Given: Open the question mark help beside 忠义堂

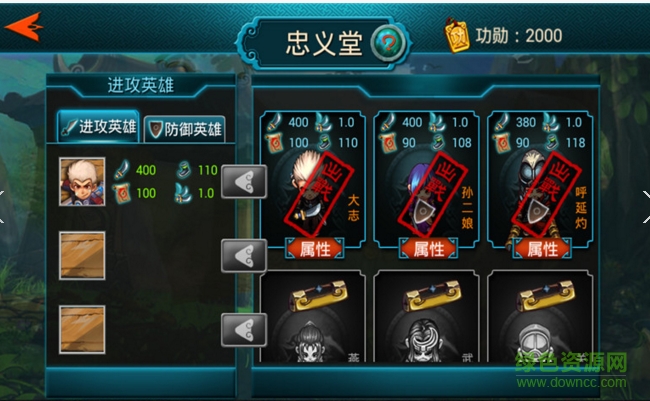Looking at the screenshot, I should [x=388, y=43].
